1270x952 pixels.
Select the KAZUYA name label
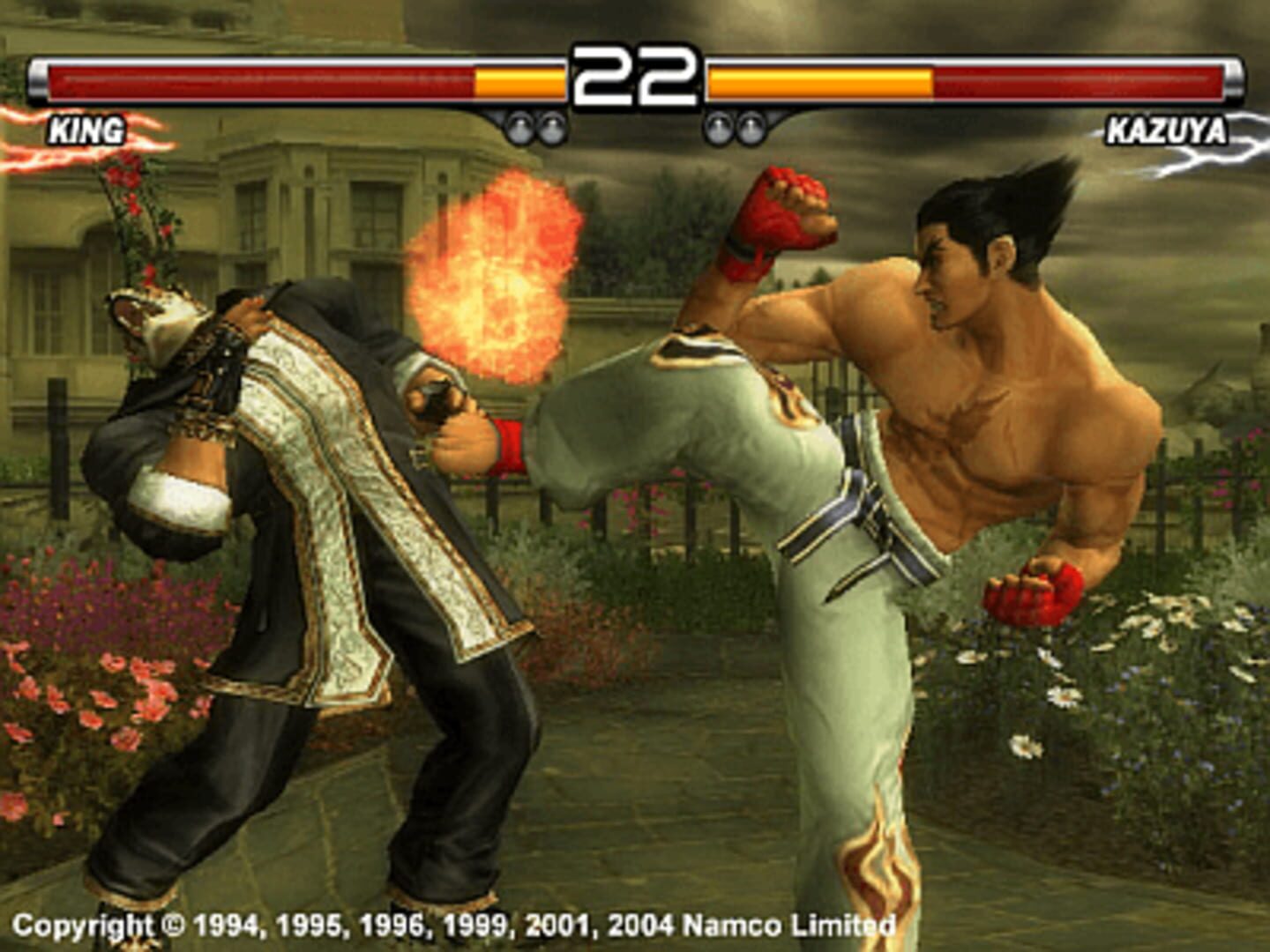[1167, 132]
